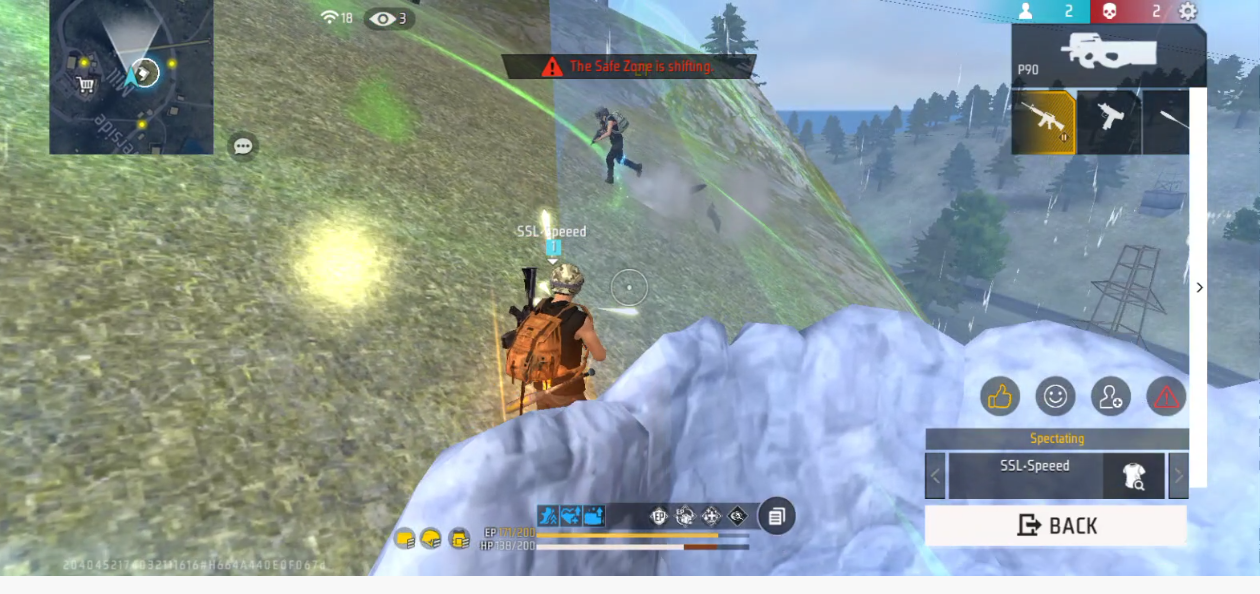Open the chat speech bubble
The height and width of the screenshot is (594, 1260).
[x=243, y=146]
